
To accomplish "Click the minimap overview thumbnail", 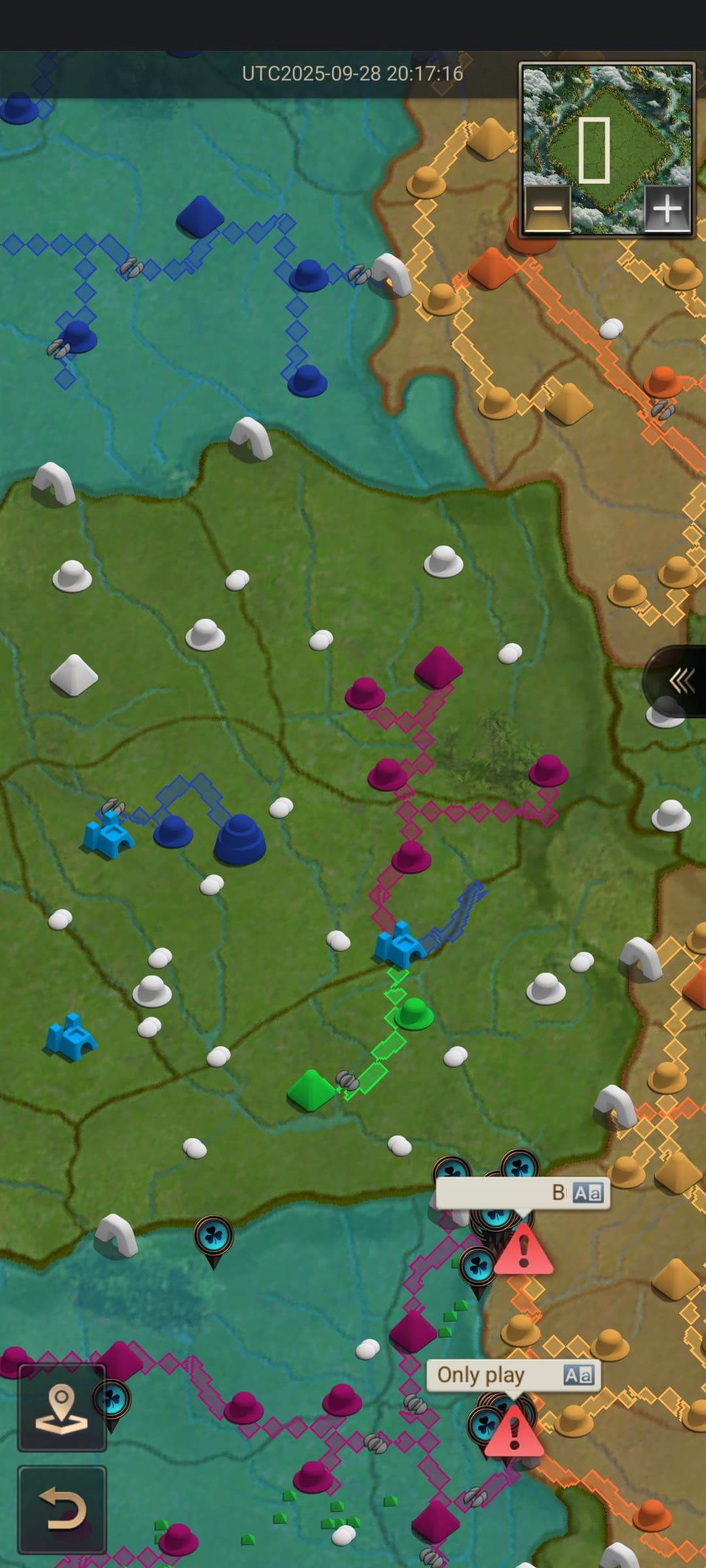I will (x=606, y=131).
